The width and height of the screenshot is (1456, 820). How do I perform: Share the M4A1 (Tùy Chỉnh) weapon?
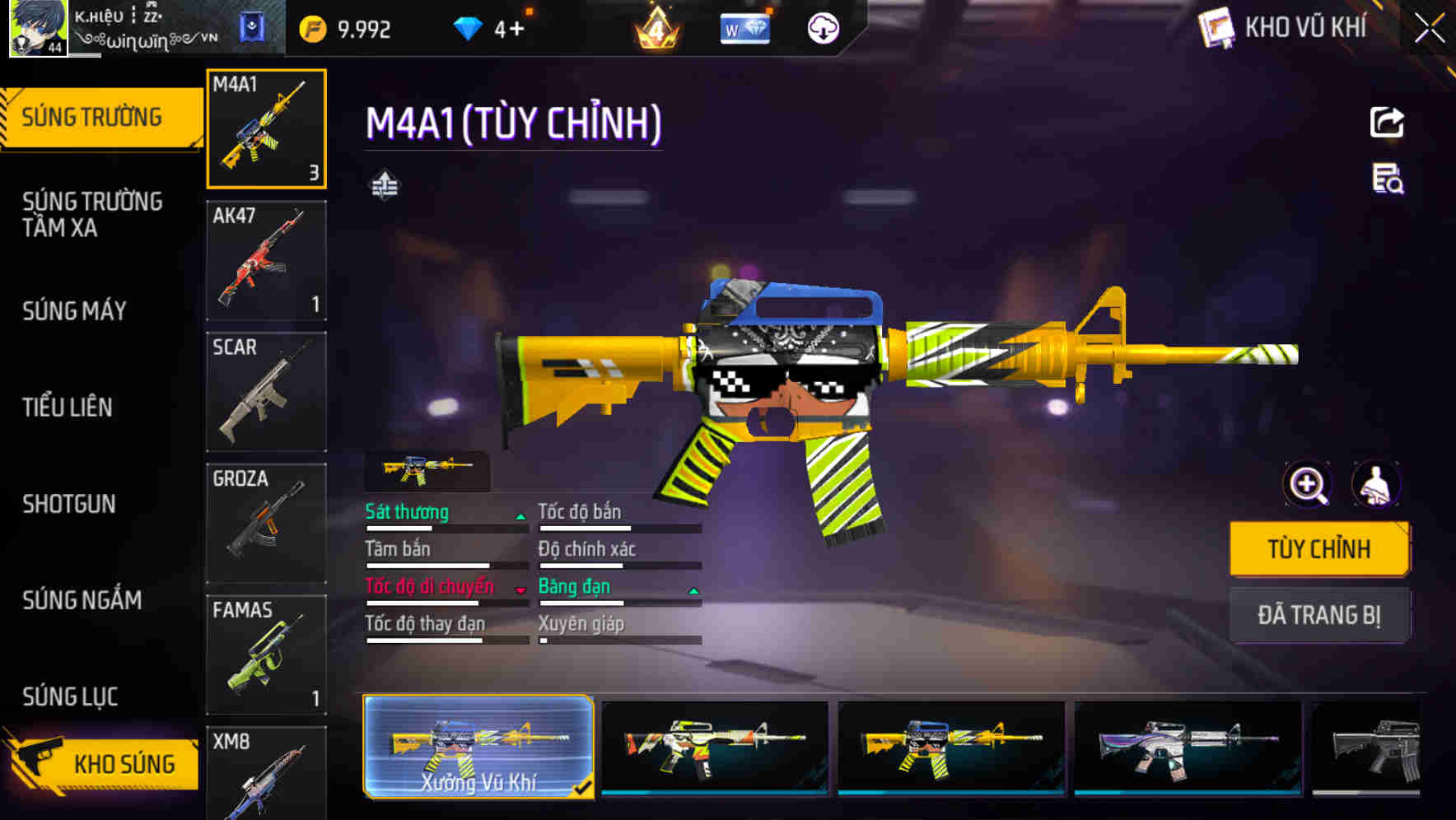[x=1387, y=122]
